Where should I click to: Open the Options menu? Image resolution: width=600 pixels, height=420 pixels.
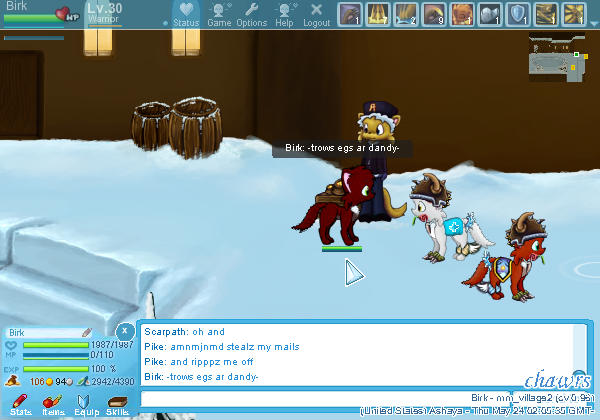(x=251, y=14)
